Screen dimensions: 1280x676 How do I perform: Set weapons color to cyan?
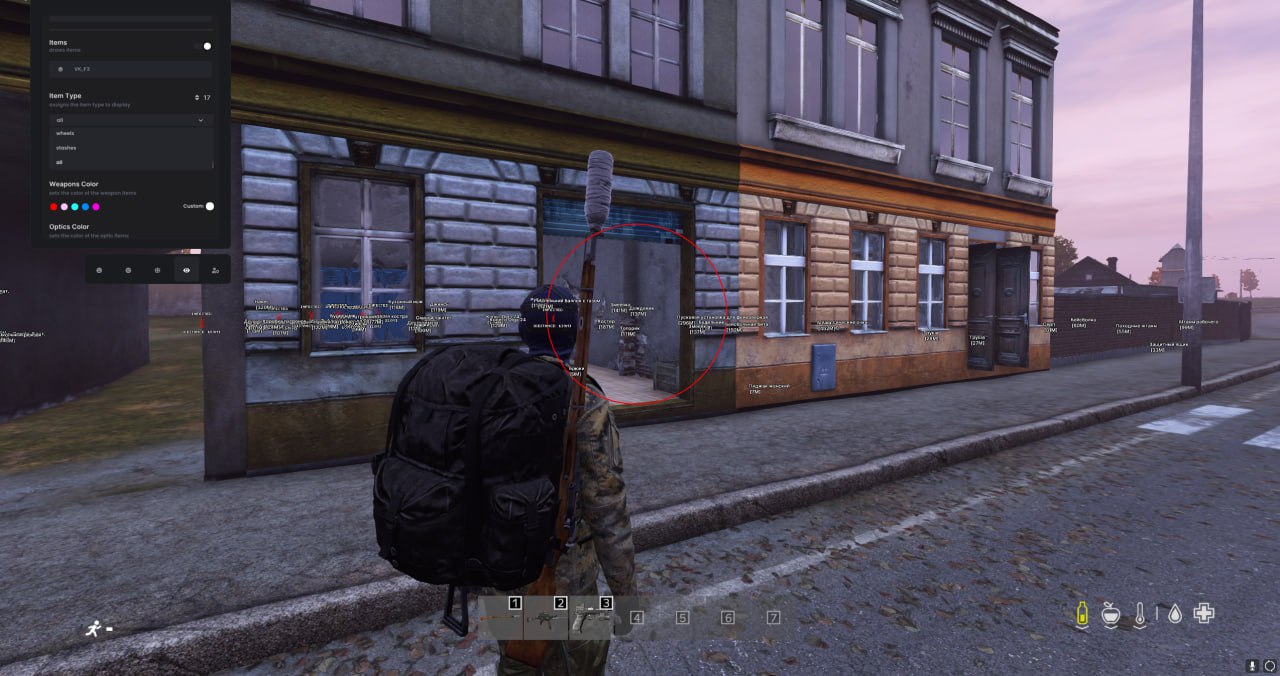point(75,207)
